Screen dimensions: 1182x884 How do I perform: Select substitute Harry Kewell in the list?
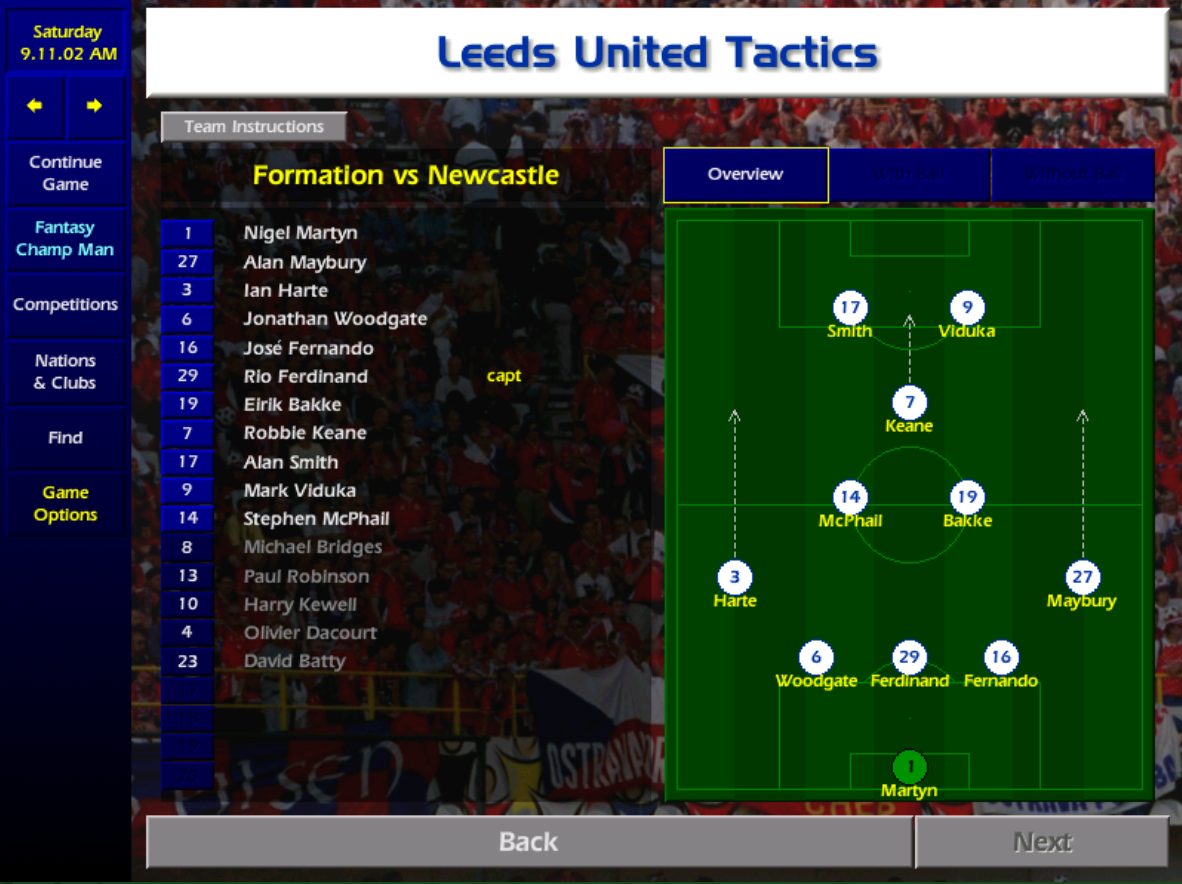coord(300,604)
